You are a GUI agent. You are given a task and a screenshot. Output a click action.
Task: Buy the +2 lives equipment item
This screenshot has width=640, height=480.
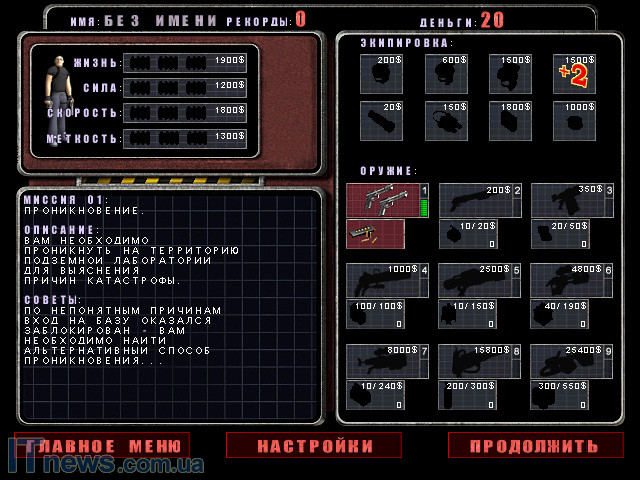tap(577, 74)
